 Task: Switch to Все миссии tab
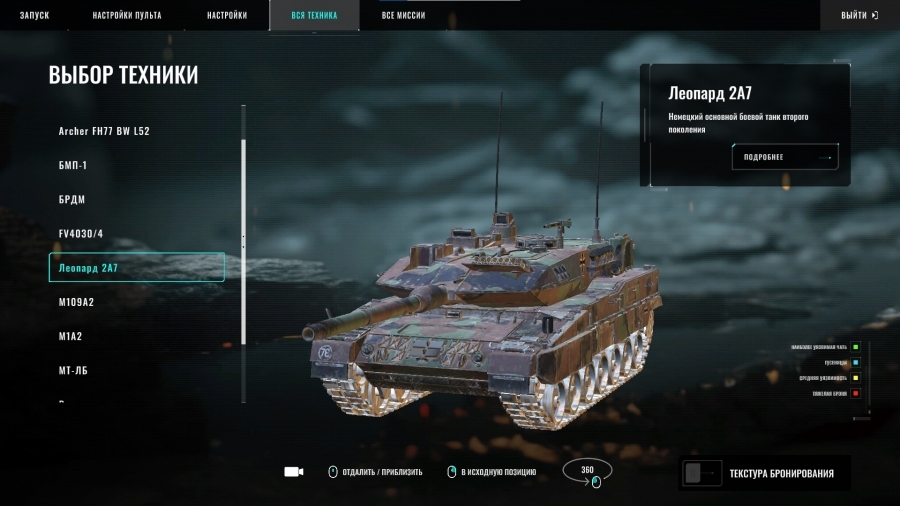coord(403,16)
